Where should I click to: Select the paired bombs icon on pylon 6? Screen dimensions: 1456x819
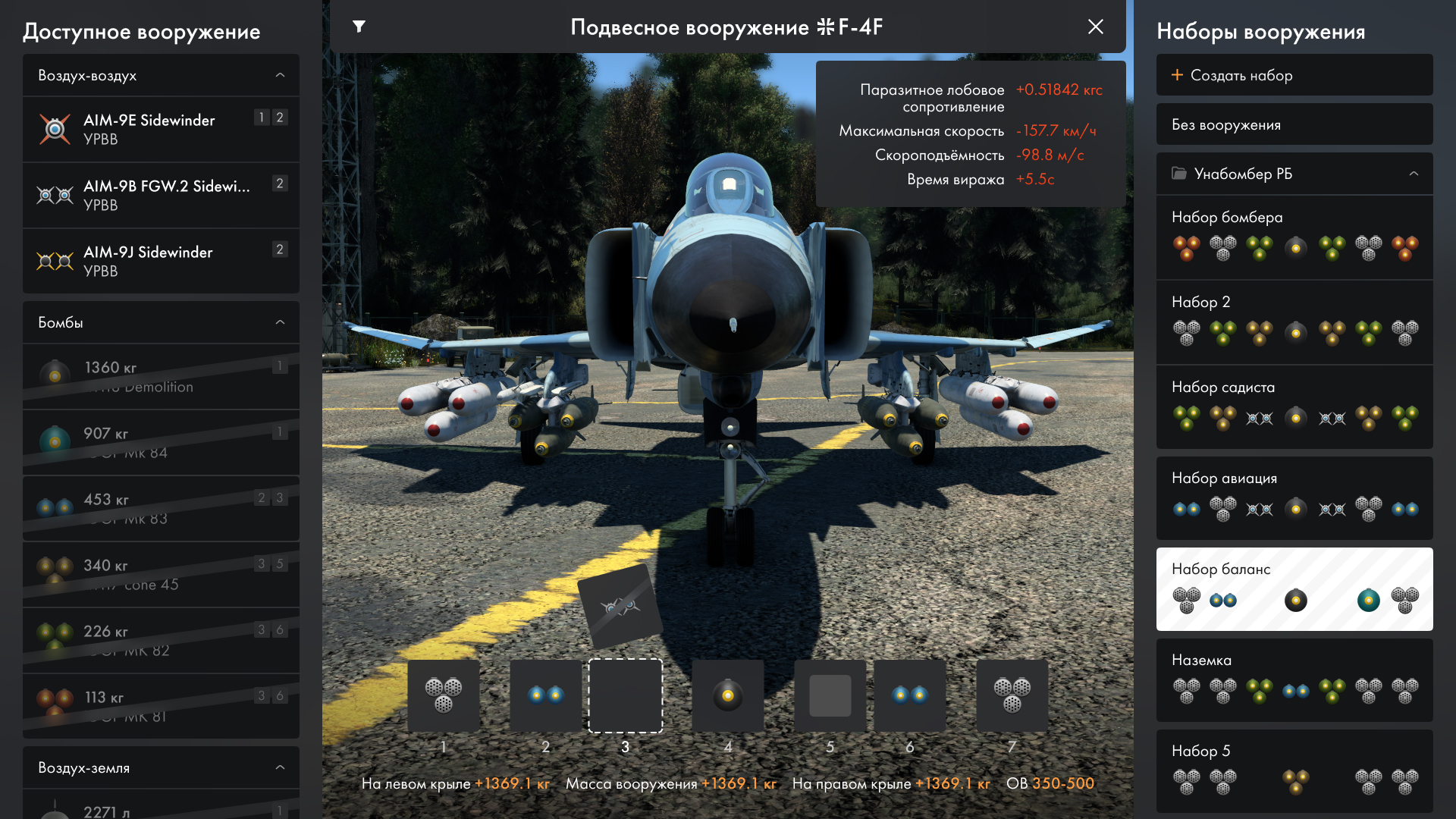pyautogui.click(x=910, y=695)
